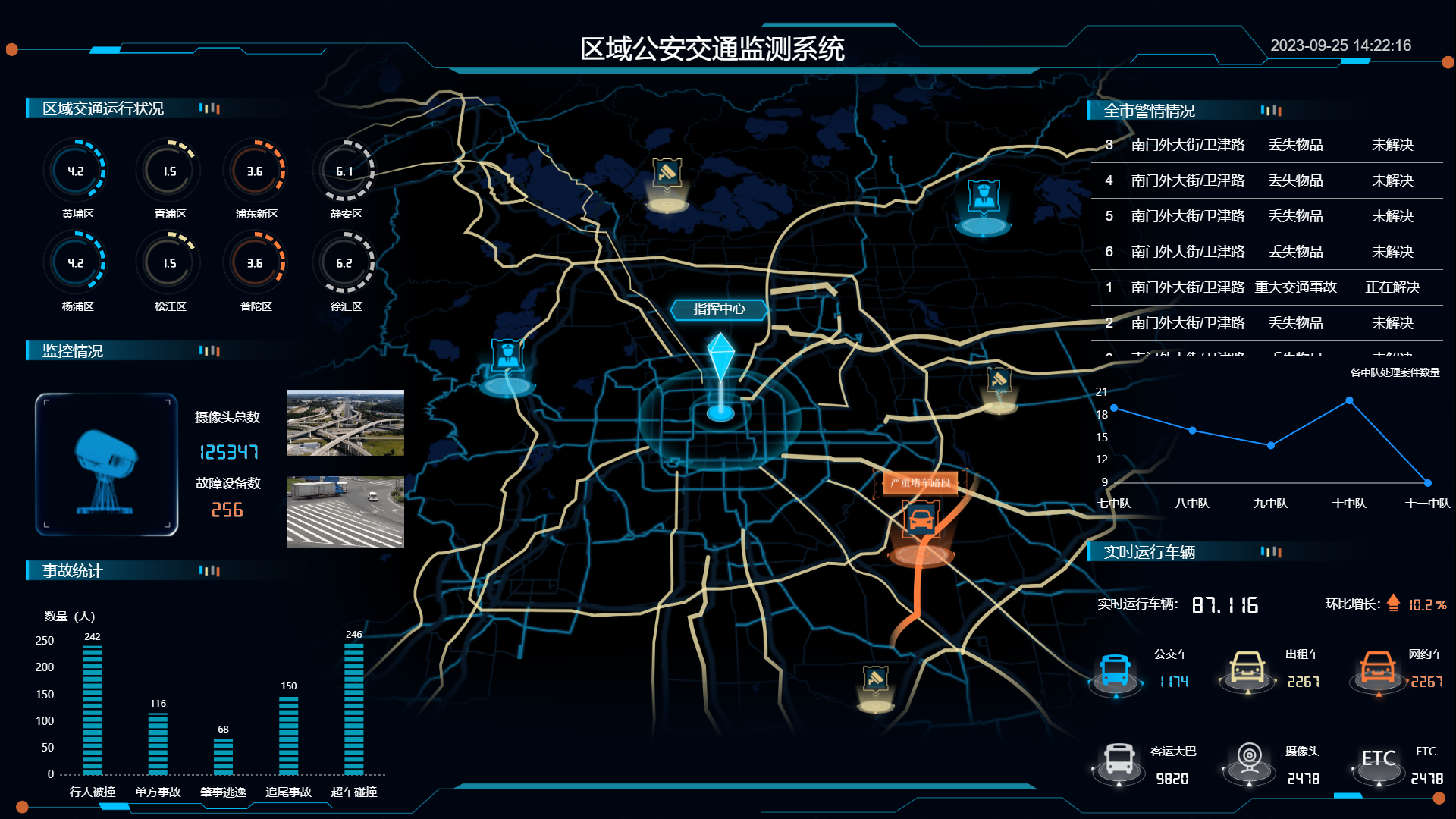Select the 实时运行车辆 panel title

1149,552
